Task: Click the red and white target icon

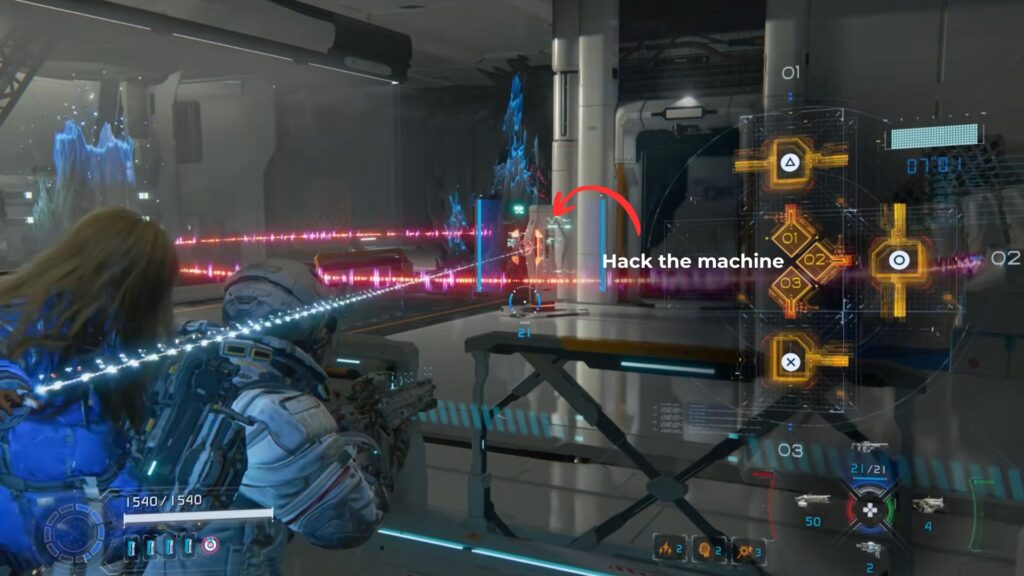Action: (210, 546)
